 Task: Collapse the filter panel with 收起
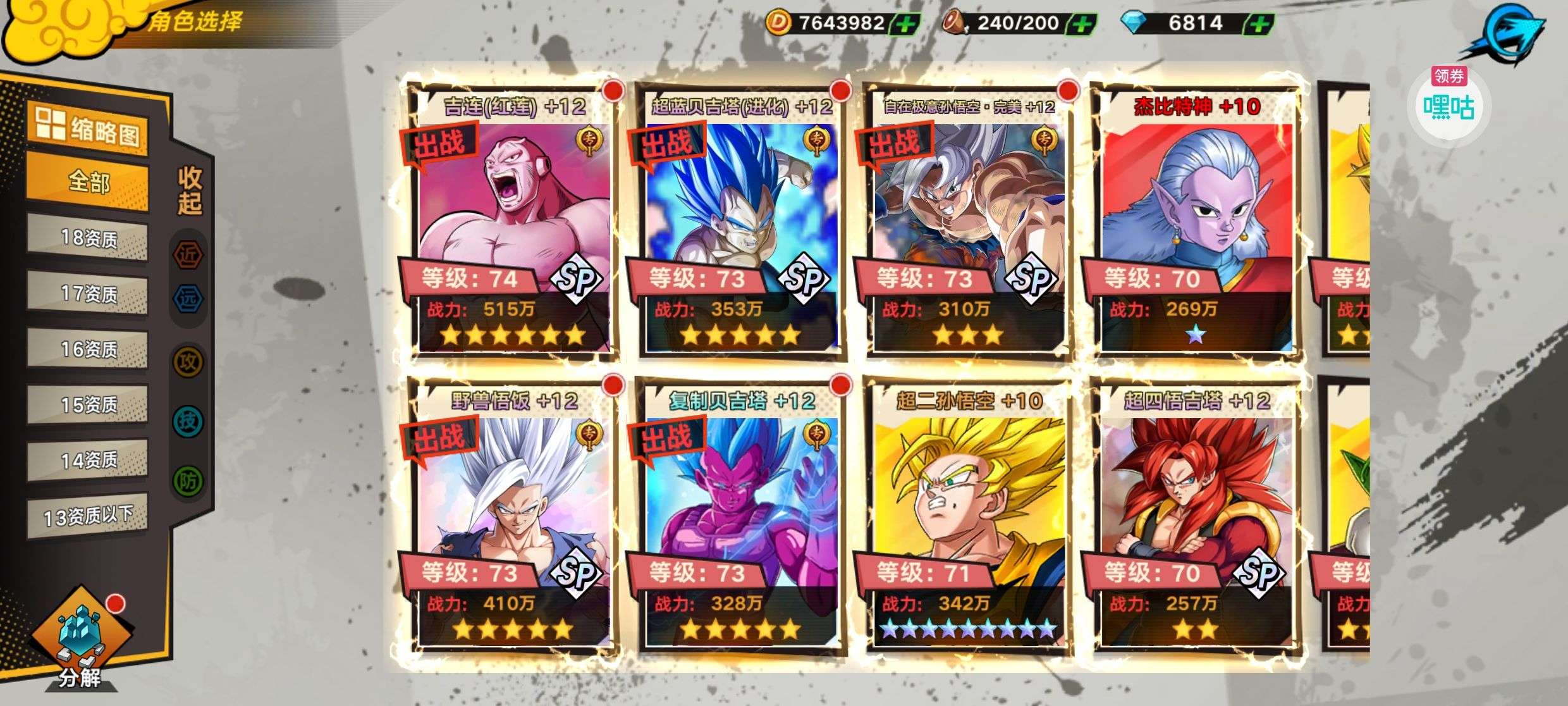(x=190, y=191)
